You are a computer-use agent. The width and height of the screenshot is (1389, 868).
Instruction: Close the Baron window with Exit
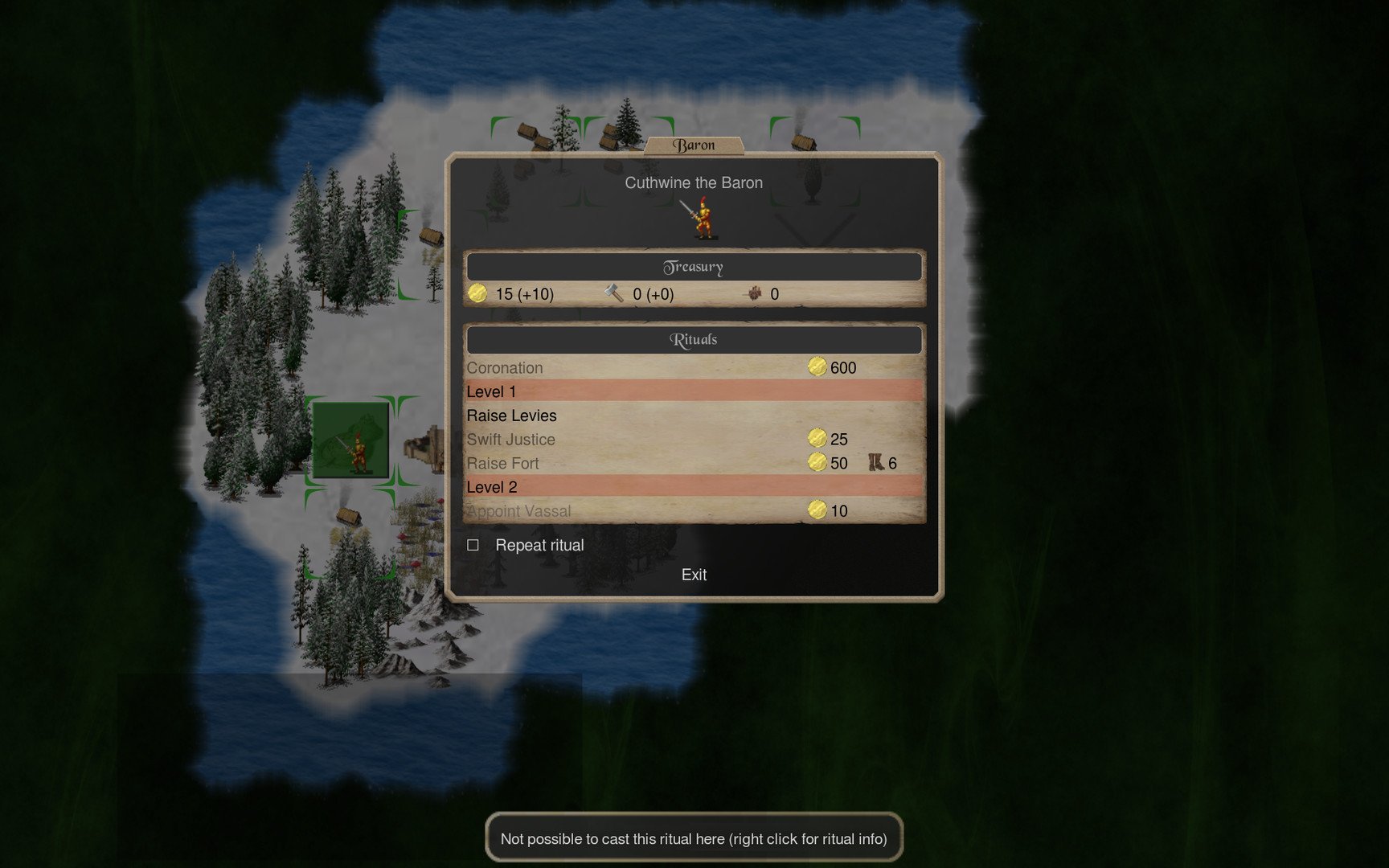[x=694, y=575]
